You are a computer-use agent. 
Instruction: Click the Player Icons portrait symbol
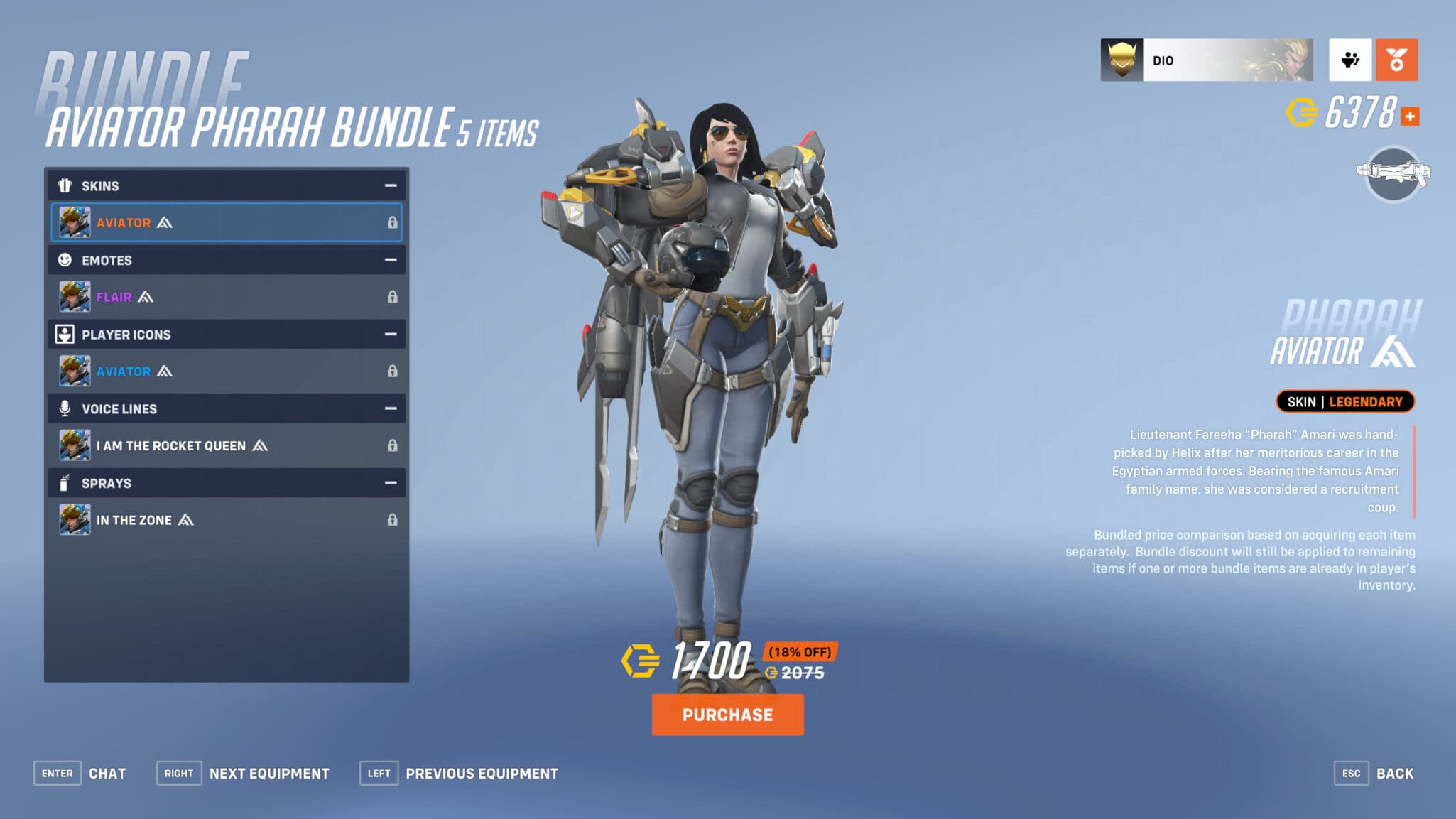(65, 334)
